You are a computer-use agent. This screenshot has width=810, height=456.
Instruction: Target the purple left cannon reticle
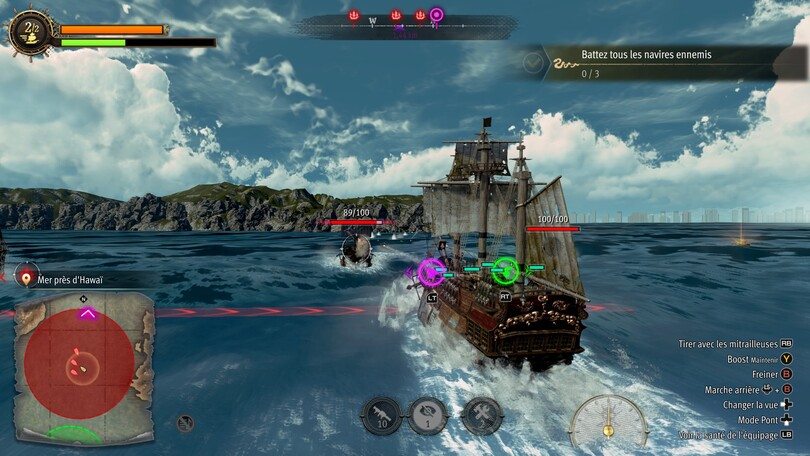pos(431,270)
